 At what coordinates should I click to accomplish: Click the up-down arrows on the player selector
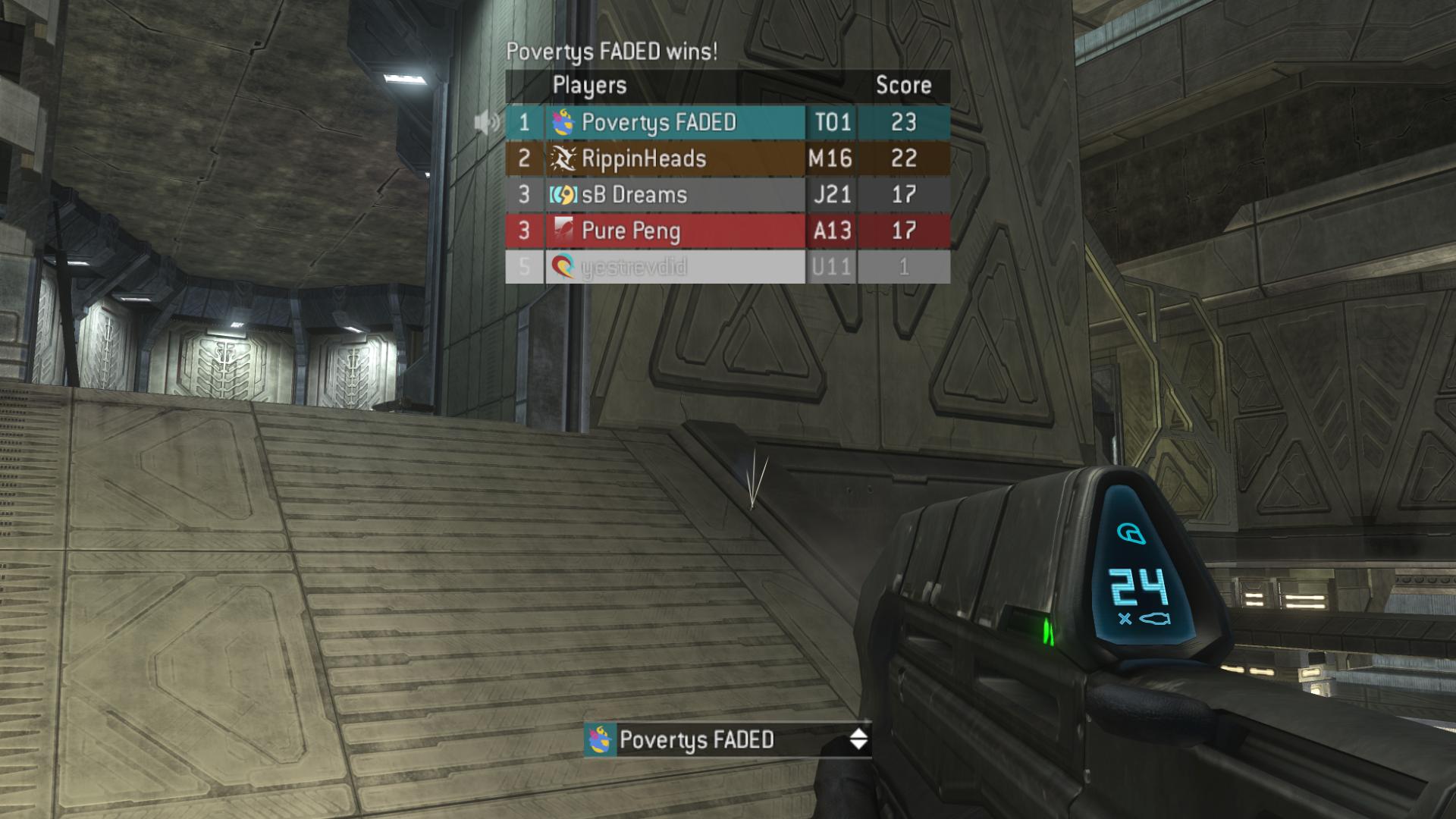(858, 739)
